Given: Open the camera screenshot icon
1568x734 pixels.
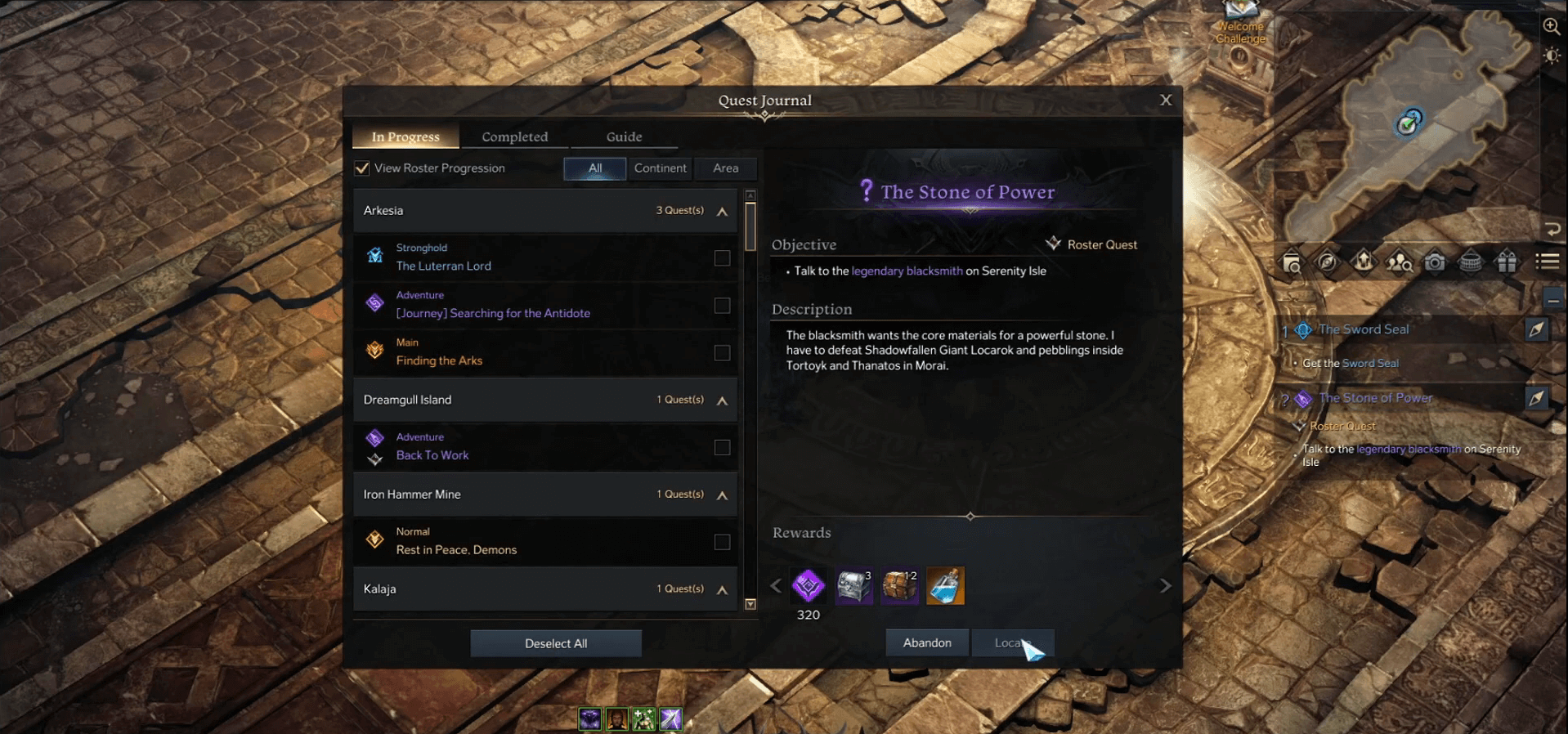Looking at the screenshot, I should (x=1435, y=262).
